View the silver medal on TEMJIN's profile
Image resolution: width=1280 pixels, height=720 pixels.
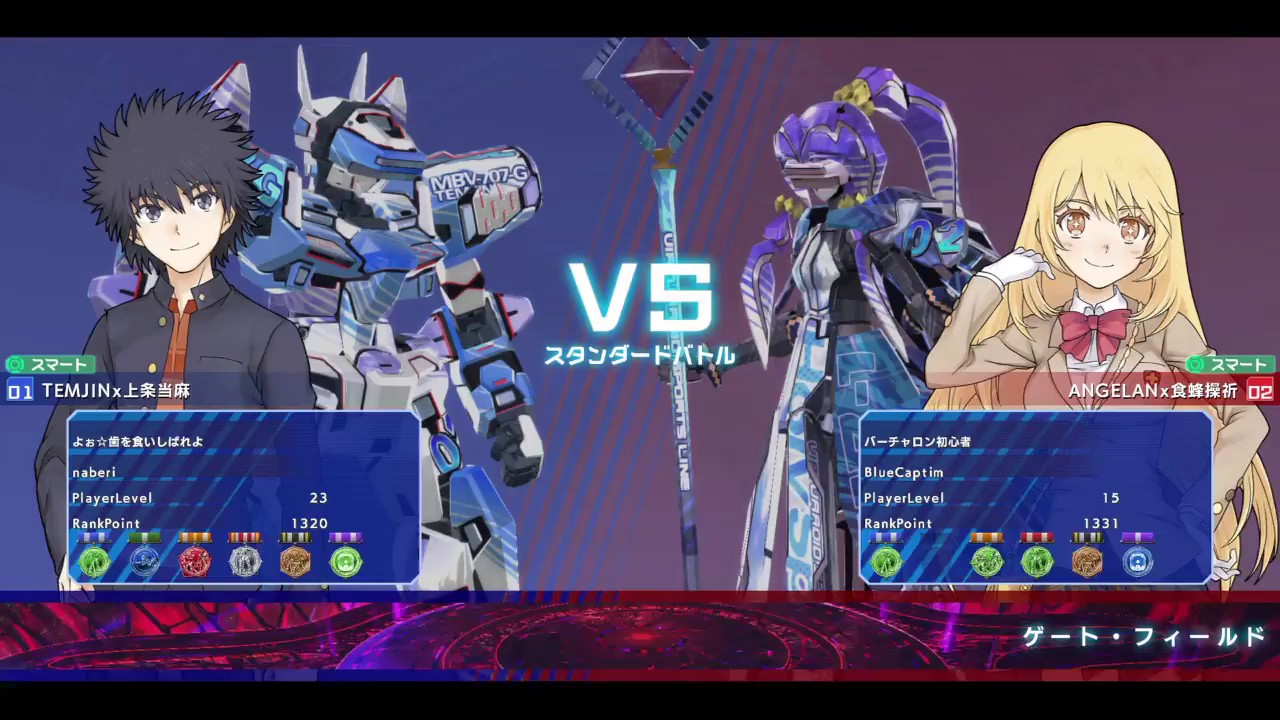click(245, 562)
